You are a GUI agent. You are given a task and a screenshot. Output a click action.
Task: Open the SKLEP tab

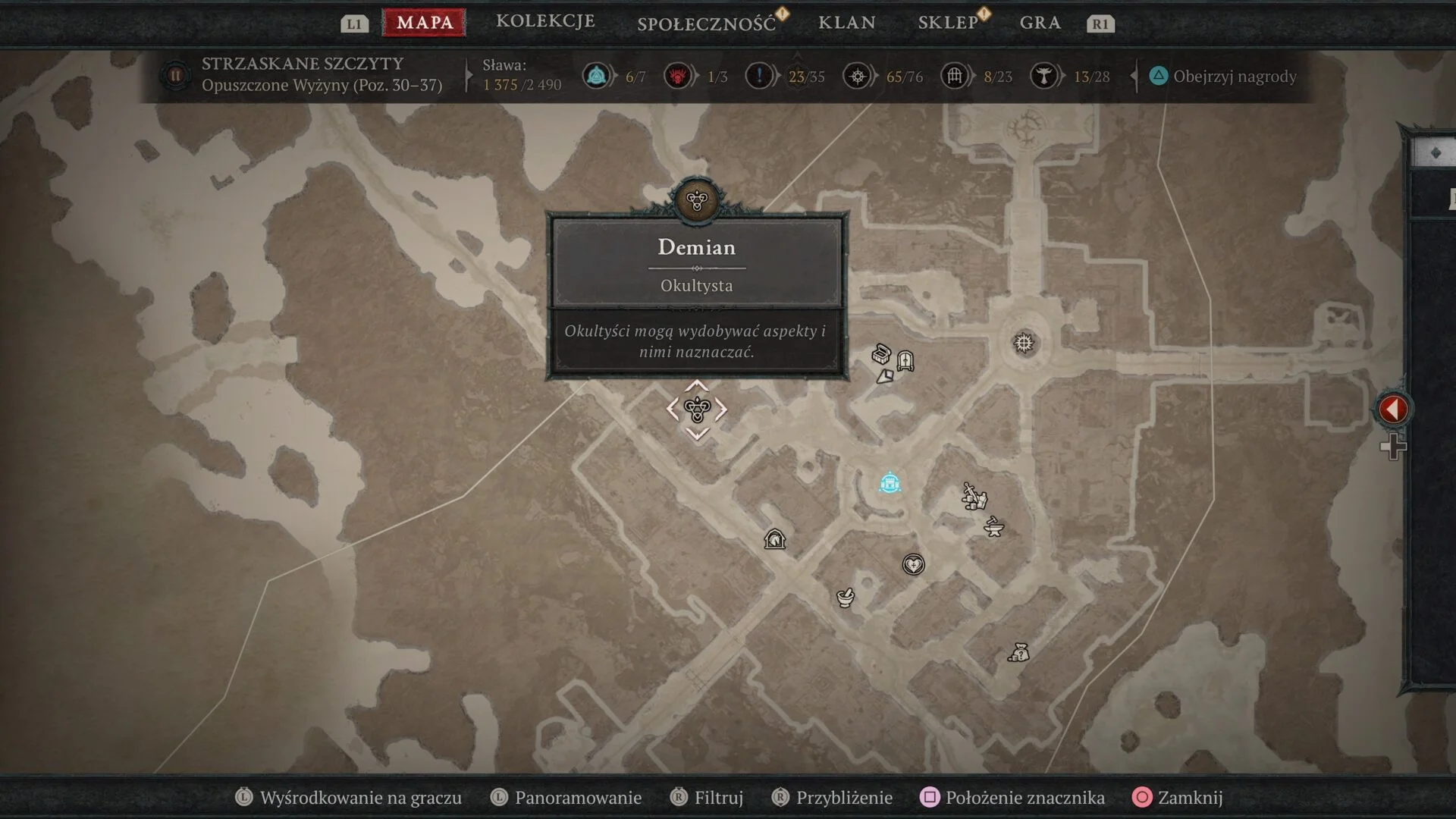[948, 23]
